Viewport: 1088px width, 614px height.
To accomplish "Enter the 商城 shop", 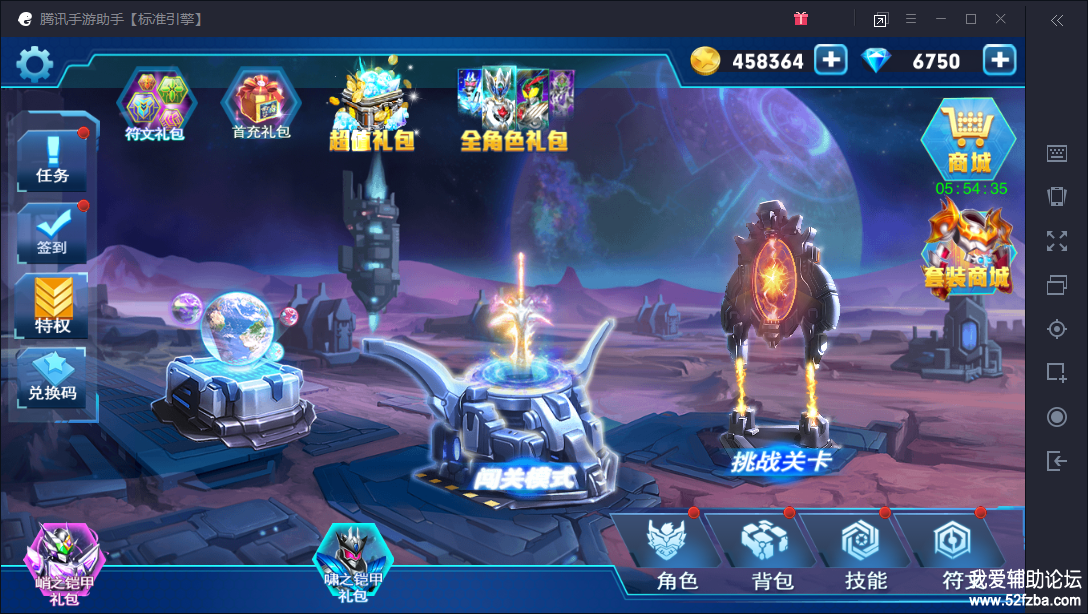I will pyautogui.click(x=968, y=141).
